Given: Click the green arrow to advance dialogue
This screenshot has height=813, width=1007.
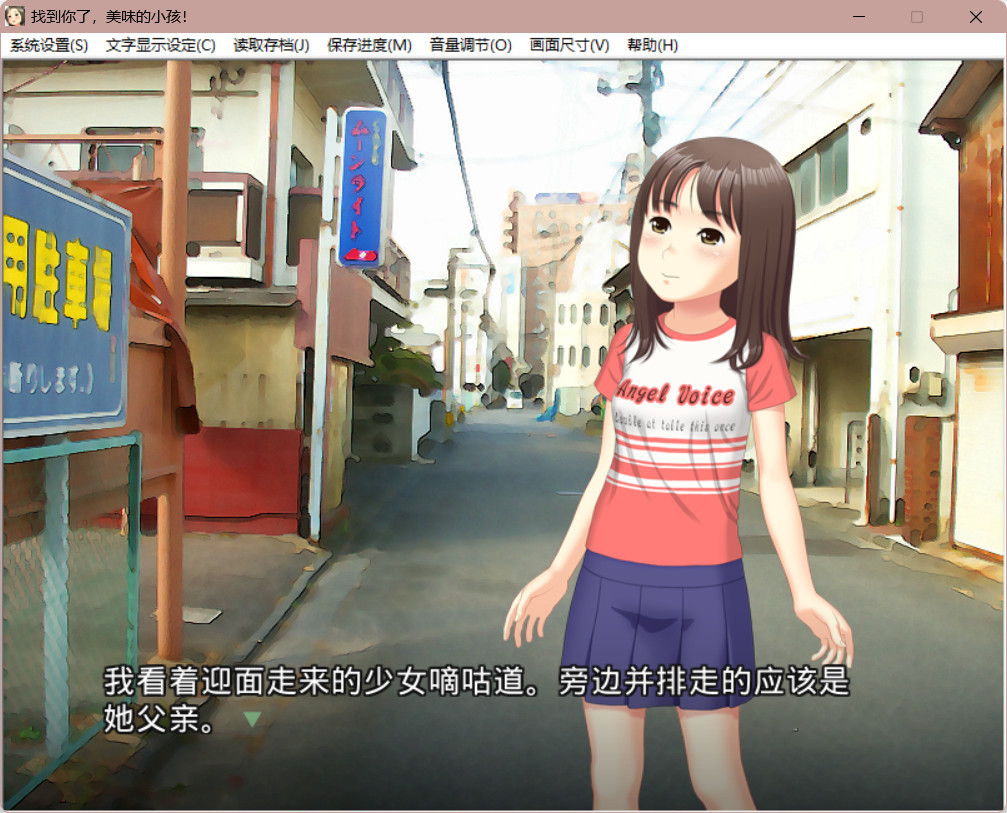Looking at the screenshot, I should [252, 719].
